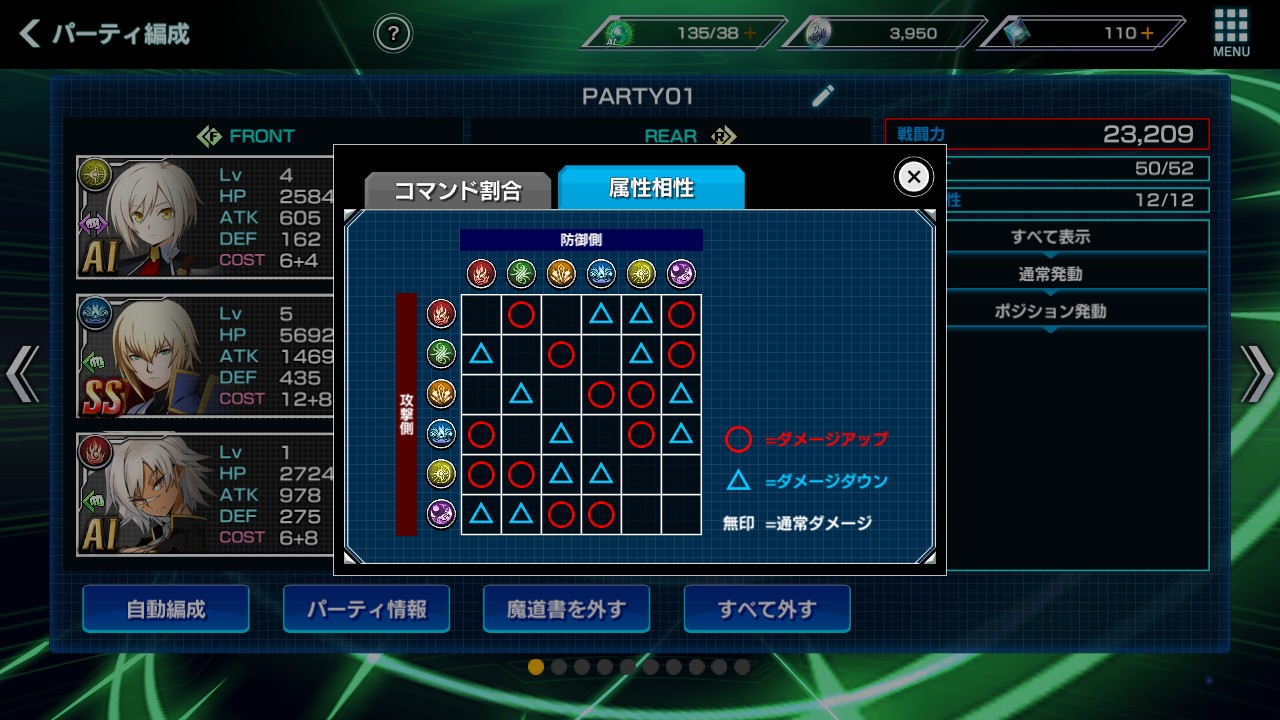This screenshot has height=720, width=1280.
Task: Close the attribute affinity popup
Action: coord(913,177)
